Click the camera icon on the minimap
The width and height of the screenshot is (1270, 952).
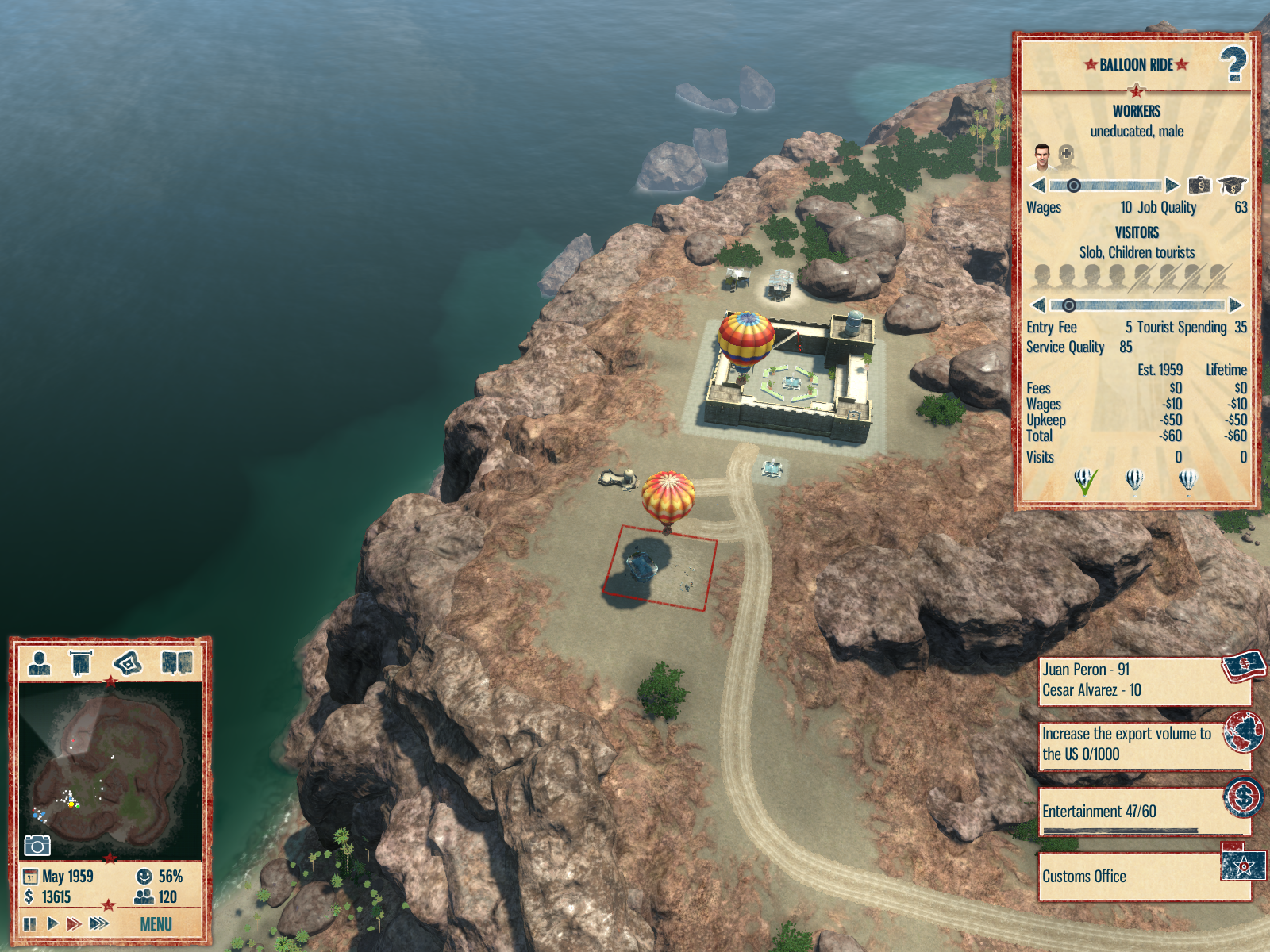[37, 846]
